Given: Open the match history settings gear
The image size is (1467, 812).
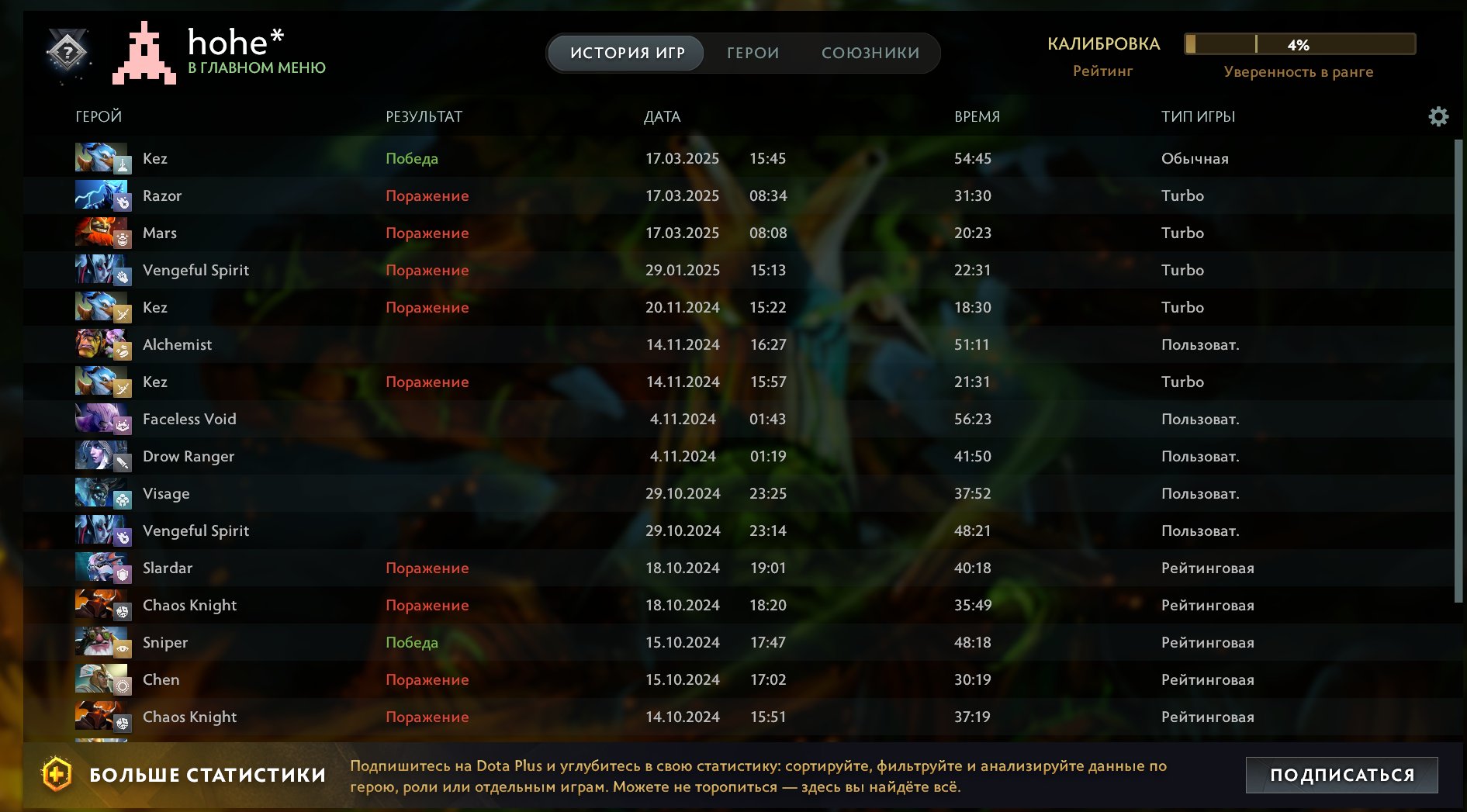Looking at the screenshot, I should pos(1439,116).
